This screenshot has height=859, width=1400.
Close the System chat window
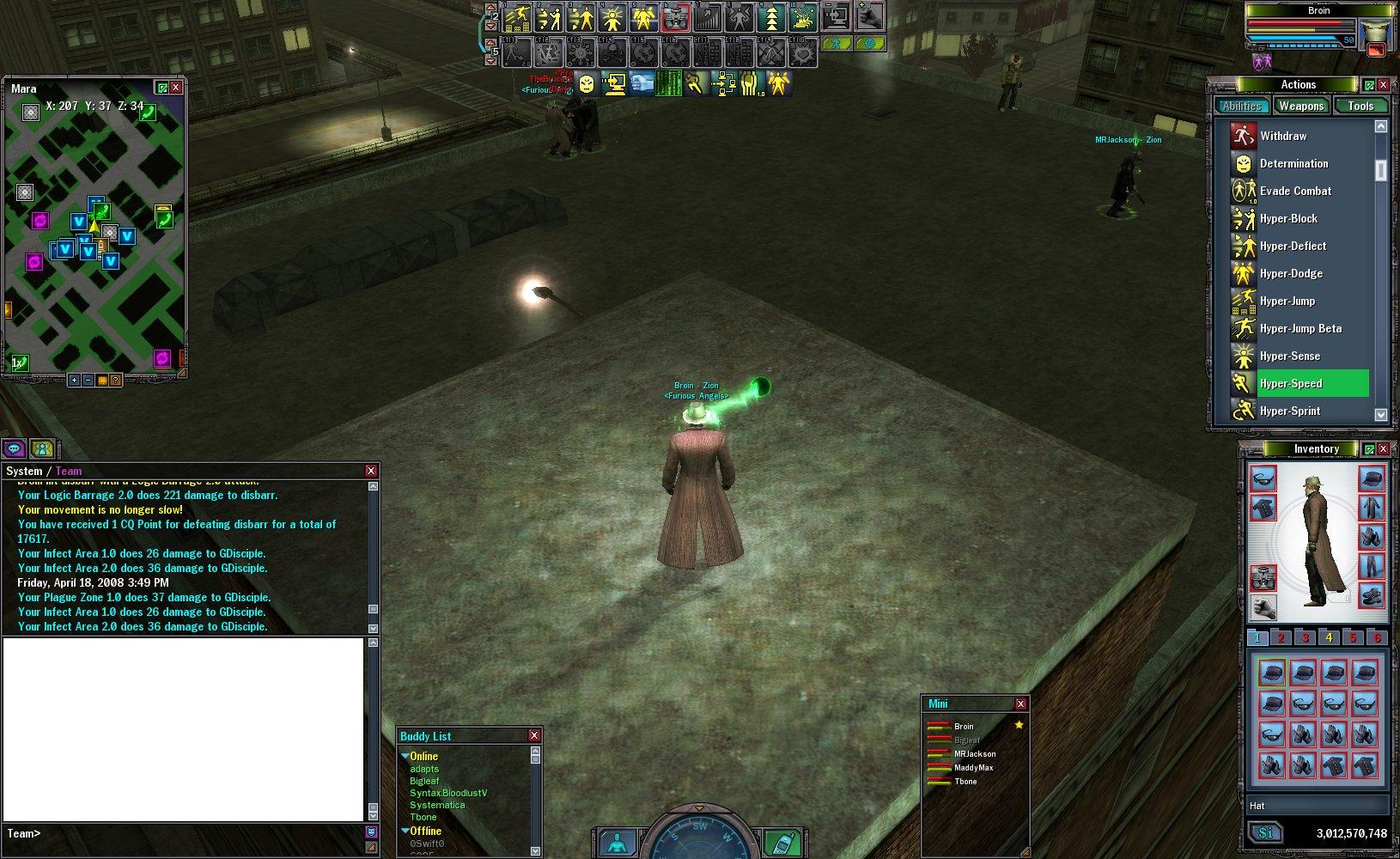pyautogui.click(x=371, y=471)
